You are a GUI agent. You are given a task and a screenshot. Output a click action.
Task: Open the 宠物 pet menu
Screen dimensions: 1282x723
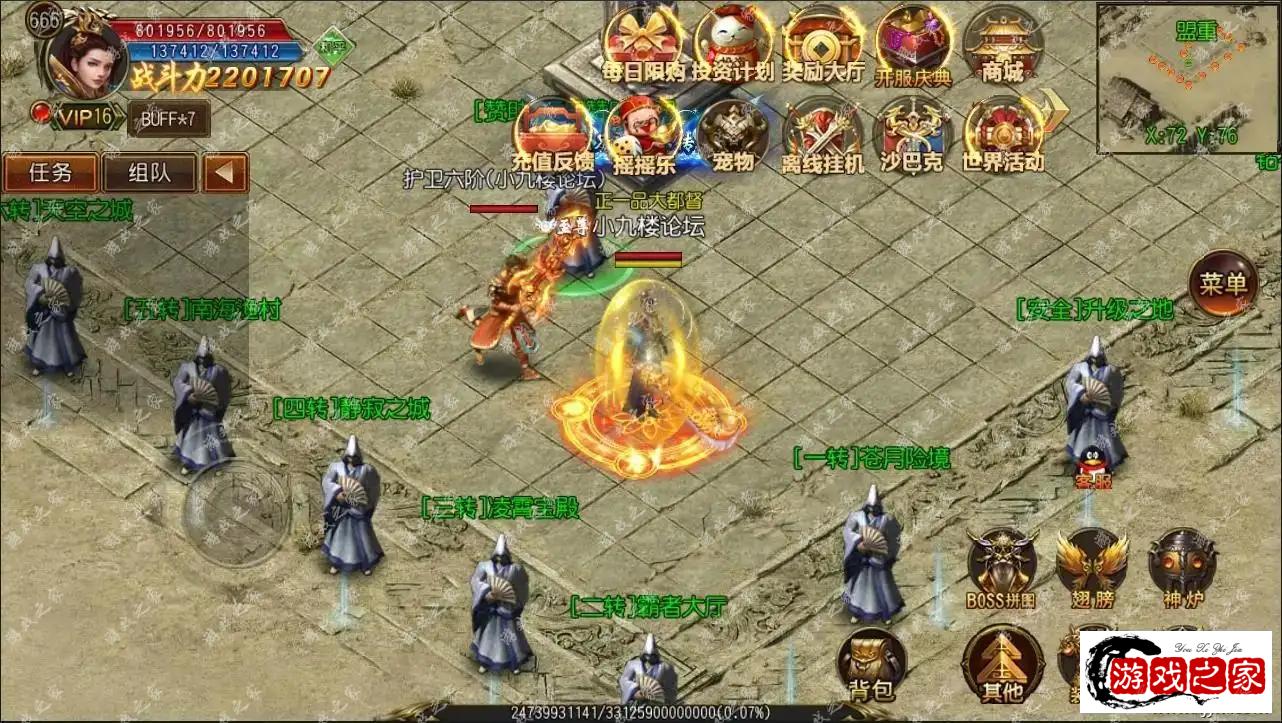tap(733, 135)
